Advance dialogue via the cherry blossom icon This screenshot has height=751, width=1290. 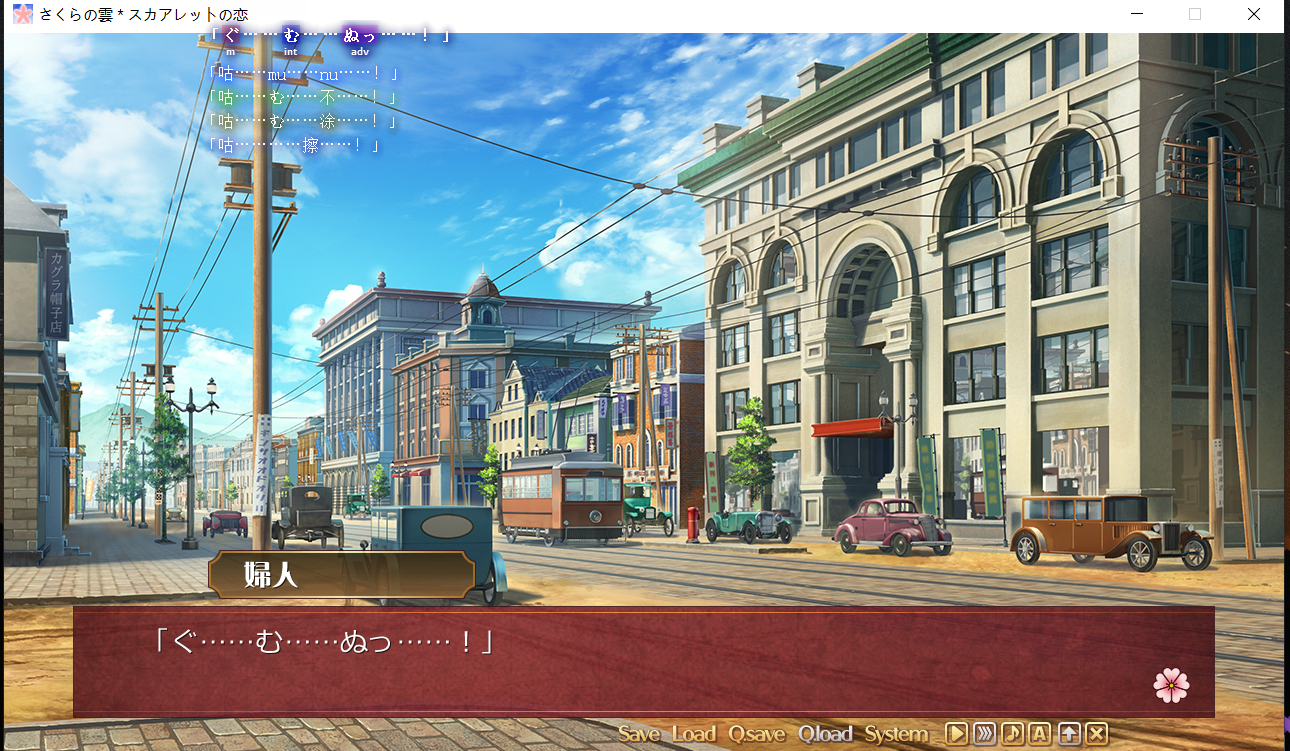(1171, 685)
